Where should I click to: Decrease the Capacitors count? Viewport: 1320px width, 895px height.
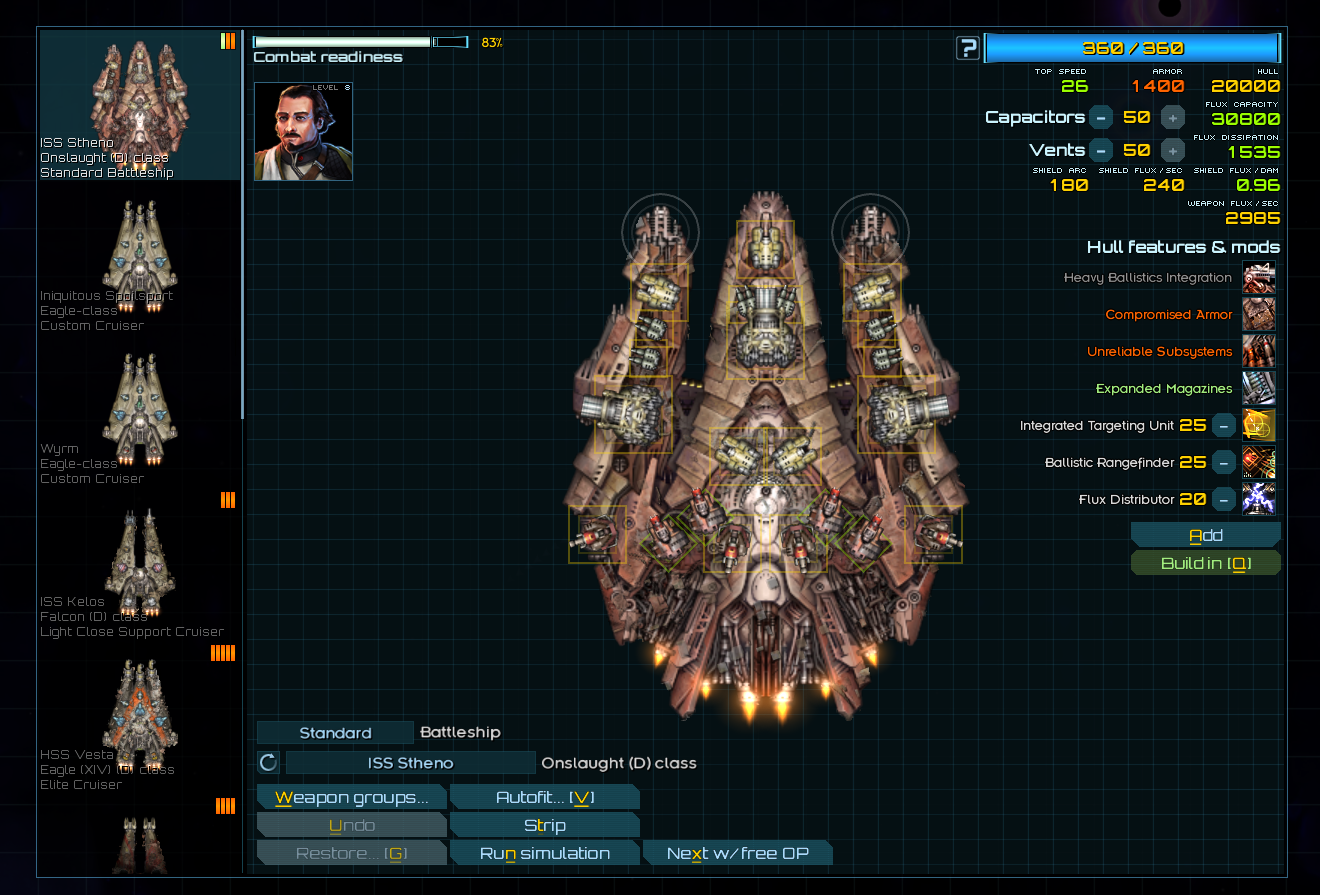(x=1100, y=117)
